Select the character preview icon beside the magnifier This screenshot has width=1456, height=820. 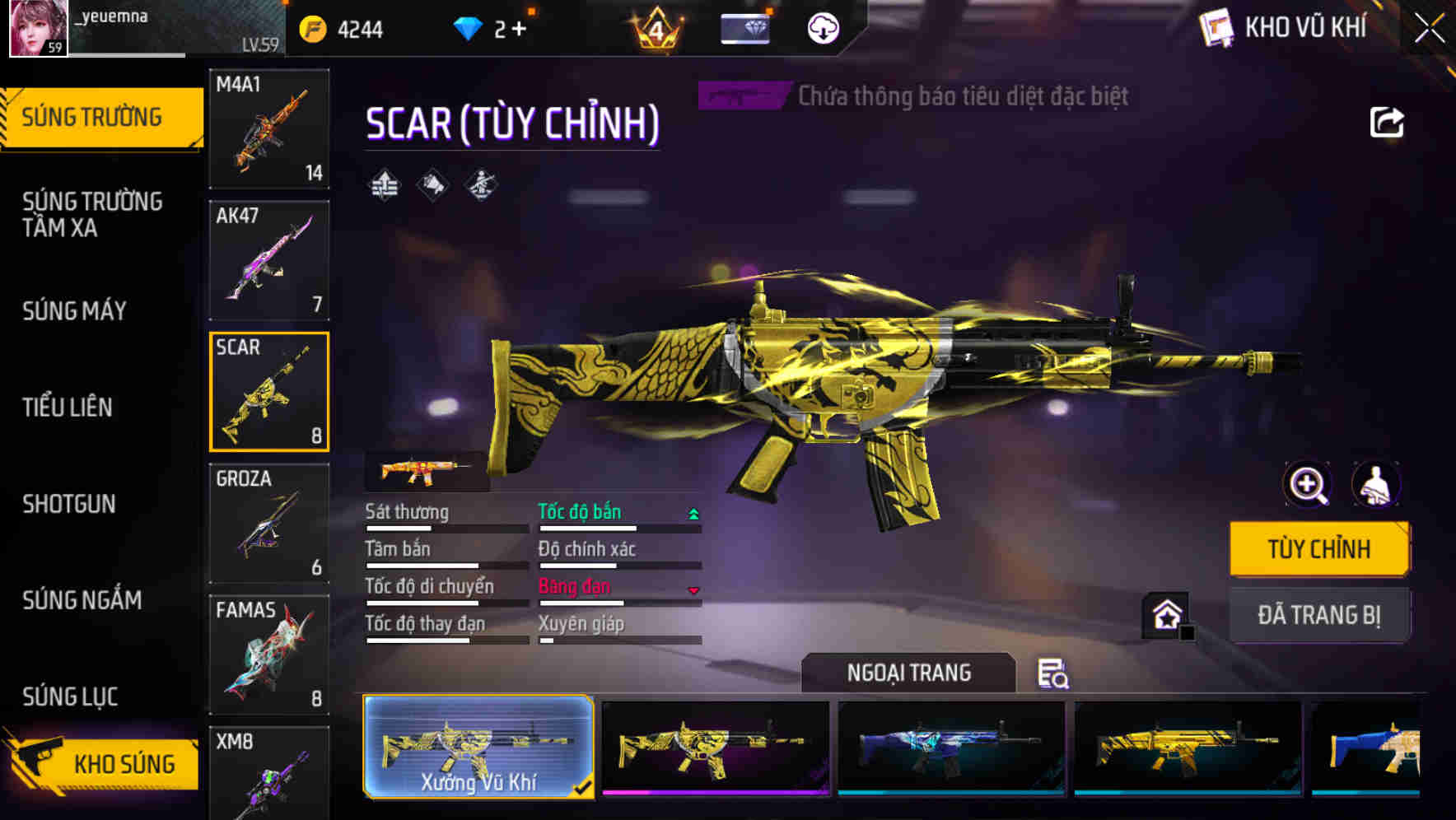(x=1378, y=485)
